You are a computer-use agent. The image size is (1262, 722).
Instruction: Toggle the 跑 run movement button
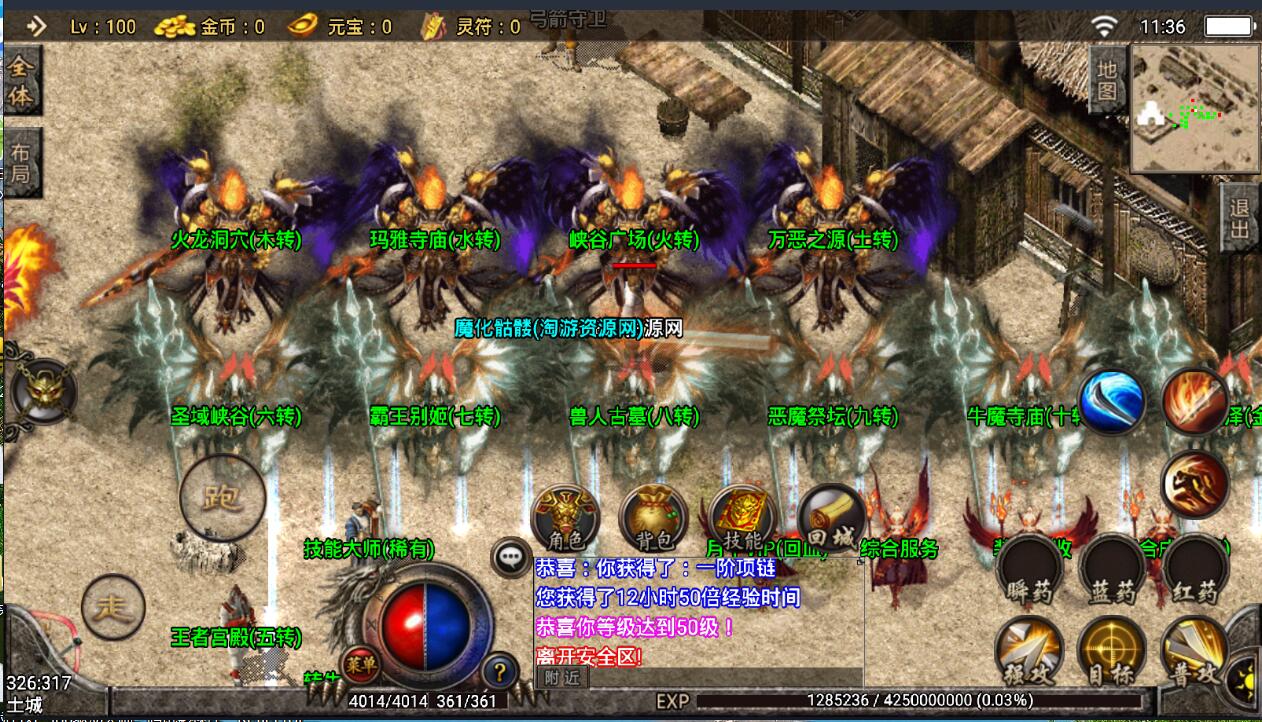pyautogui.click(x=222, y=497)
